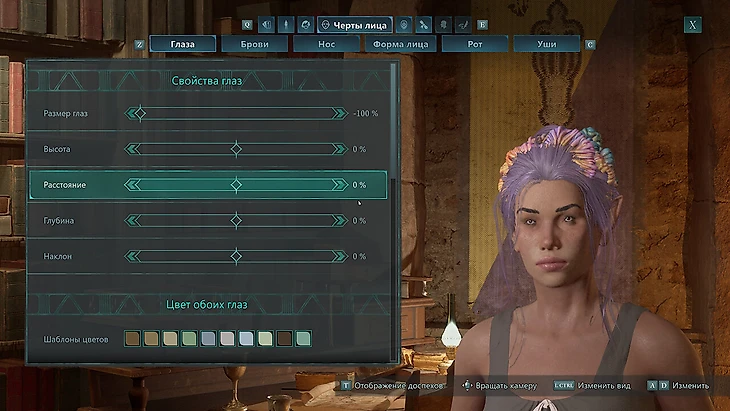The height and width of the screenshot is (411, 730).
Task: Close the character editor with X
Action: 692,24
